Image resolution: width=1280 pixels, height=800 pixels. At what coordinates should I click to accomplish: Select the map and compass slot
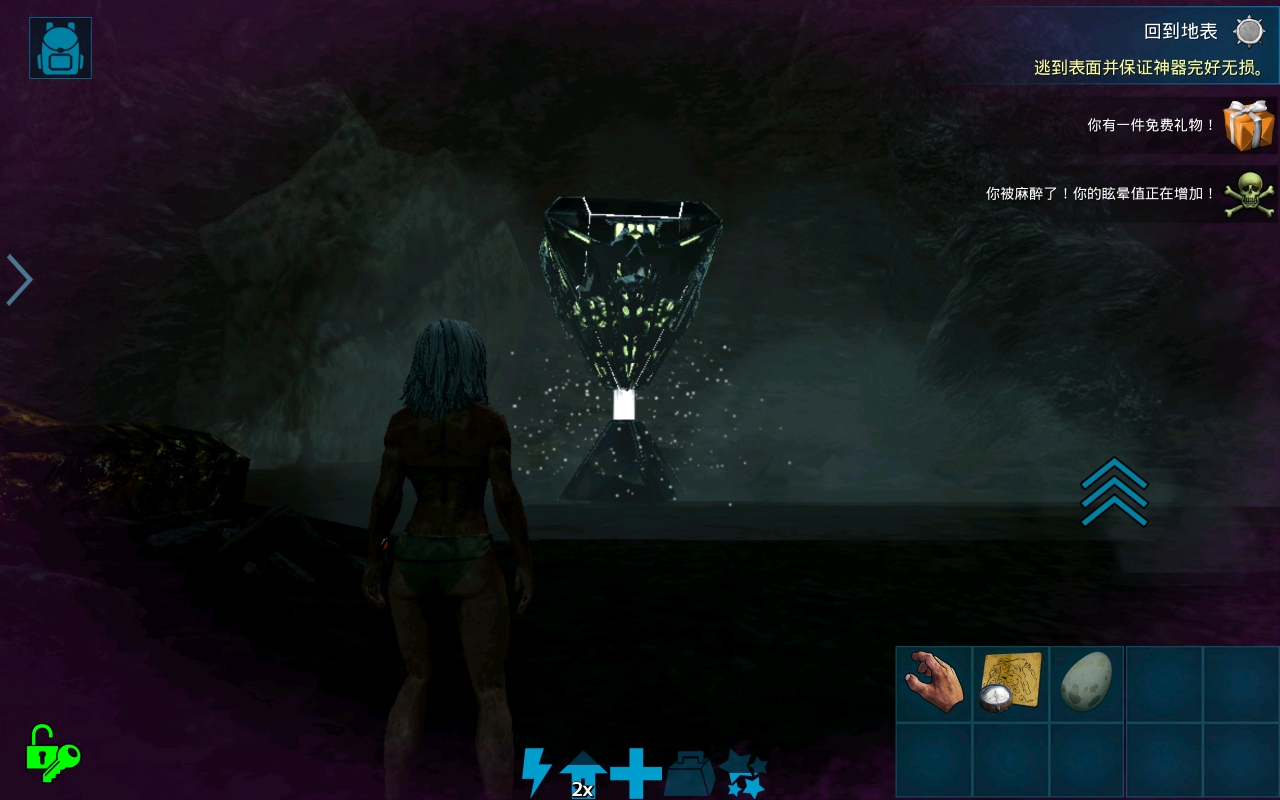click(1011, 683)
